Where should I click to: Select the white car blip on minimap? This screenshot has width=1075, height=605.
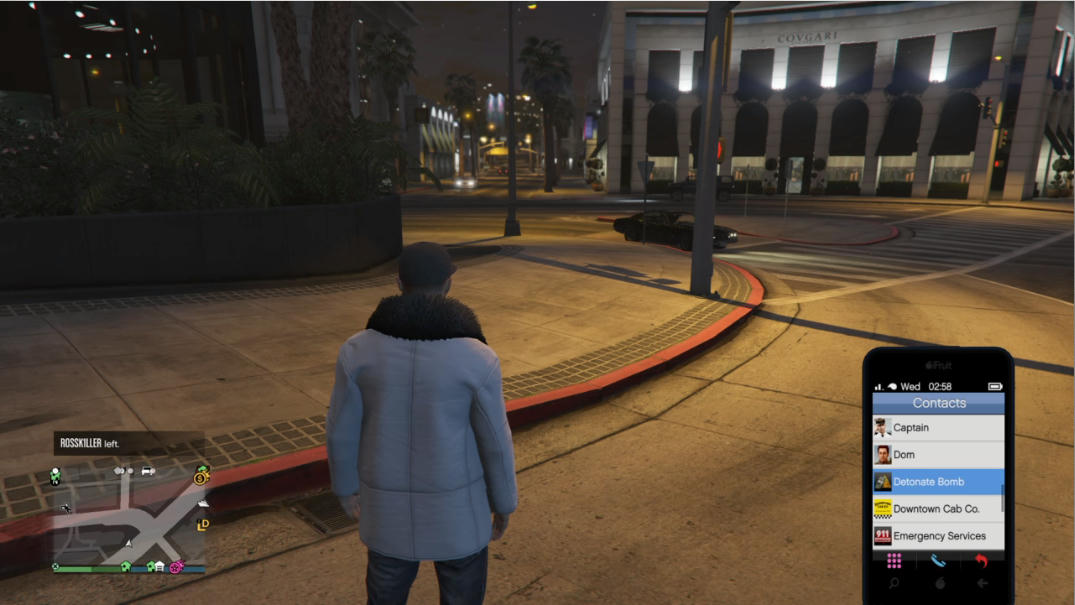(148, 470)
